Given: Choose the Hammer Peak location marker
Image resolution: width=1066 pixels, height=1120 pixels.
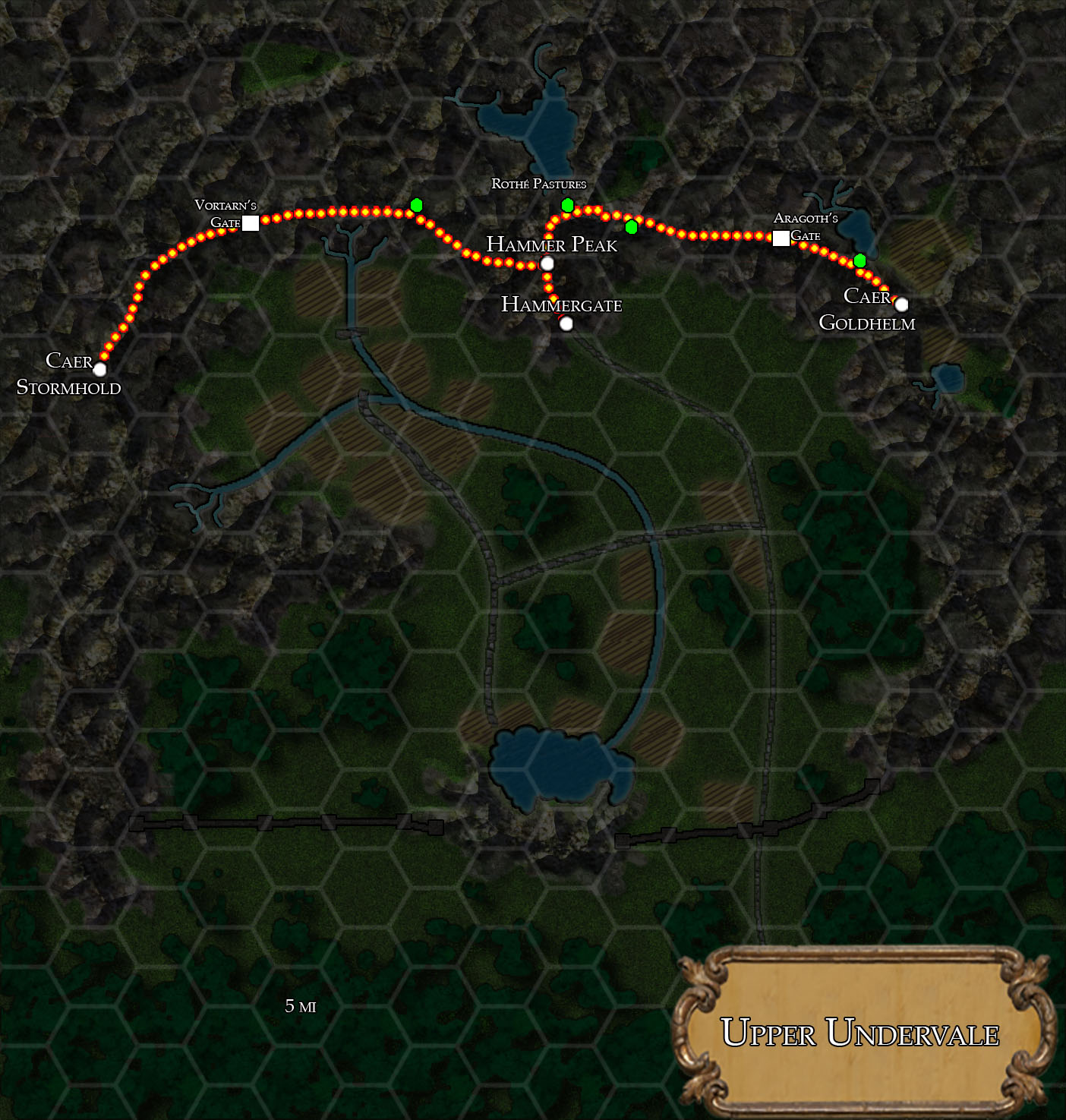Looking at the screenshot, I should [x=547, y=264].
